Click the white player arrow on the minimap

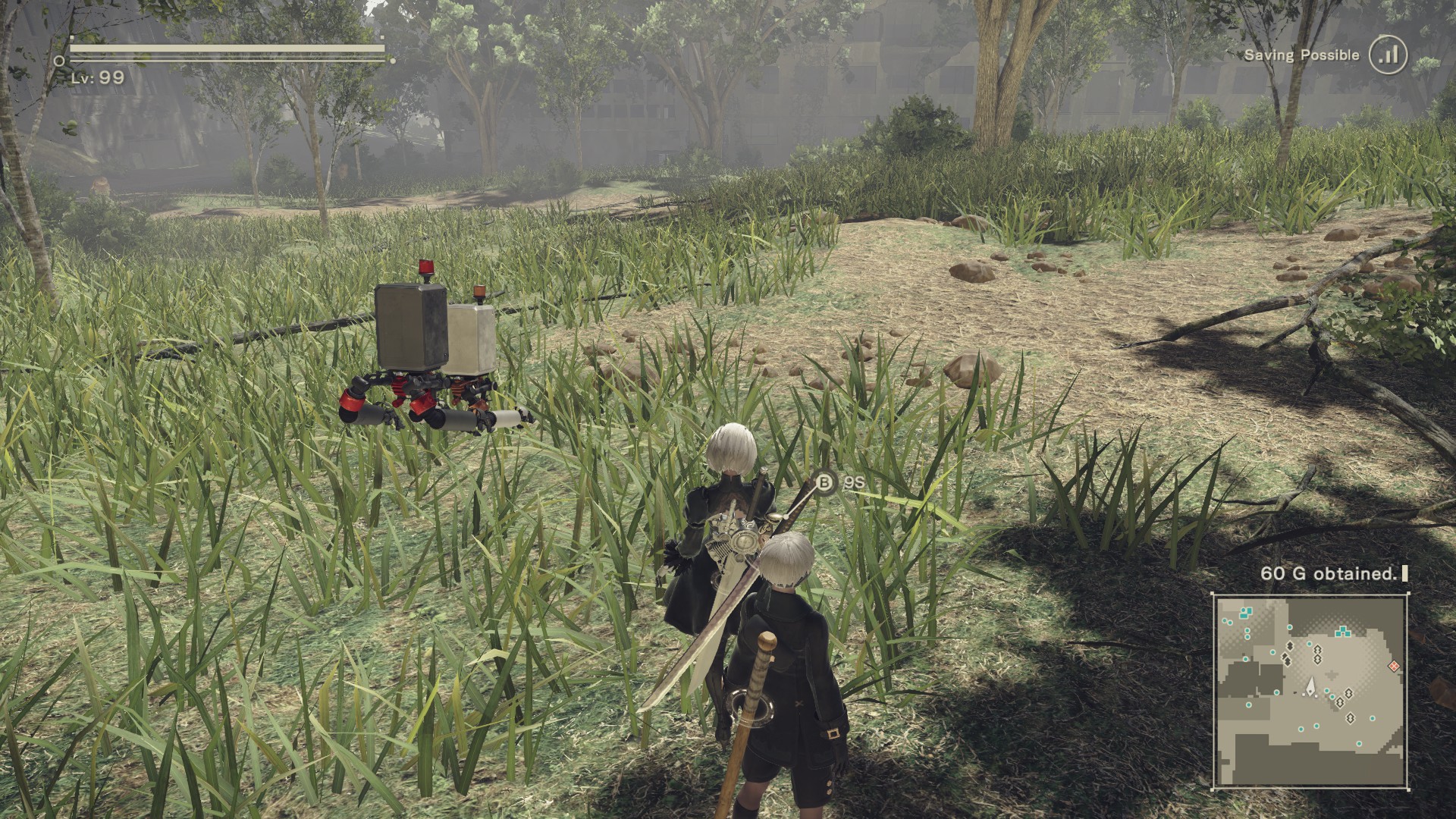[x=1311, y=688]
